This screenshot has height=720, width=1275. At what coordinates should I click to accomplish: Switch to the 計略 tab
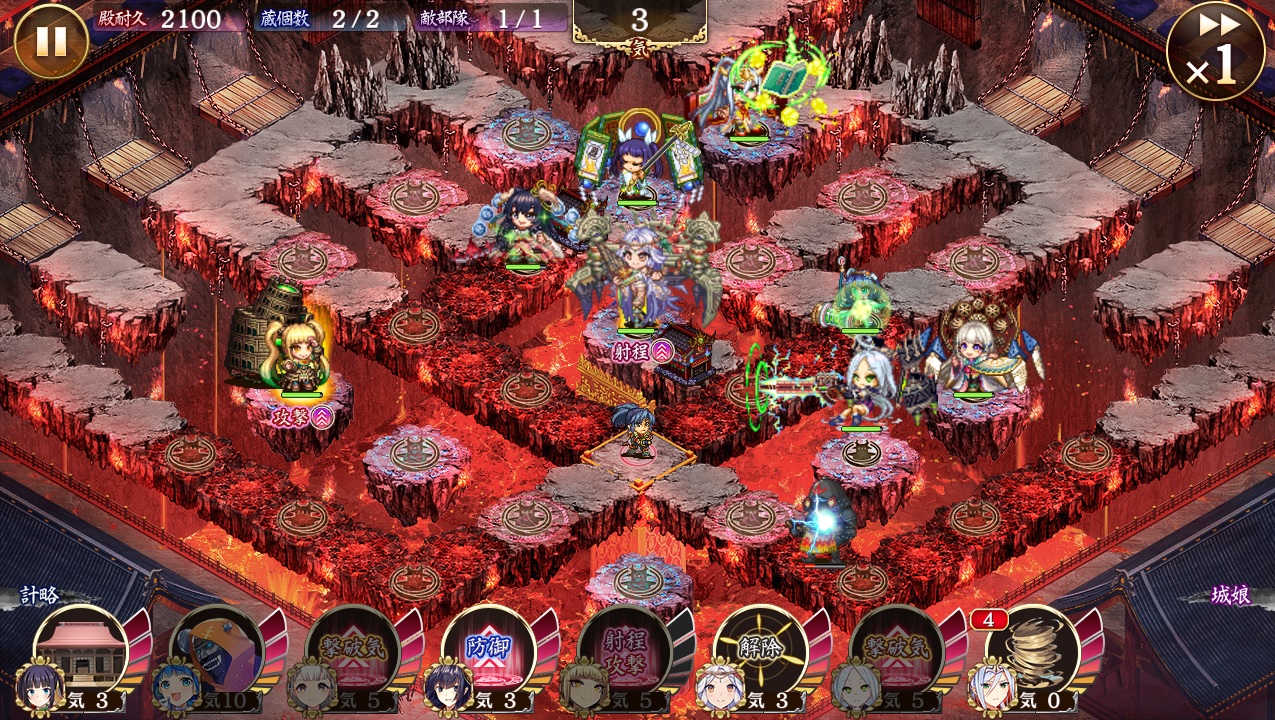click(40, 596)
